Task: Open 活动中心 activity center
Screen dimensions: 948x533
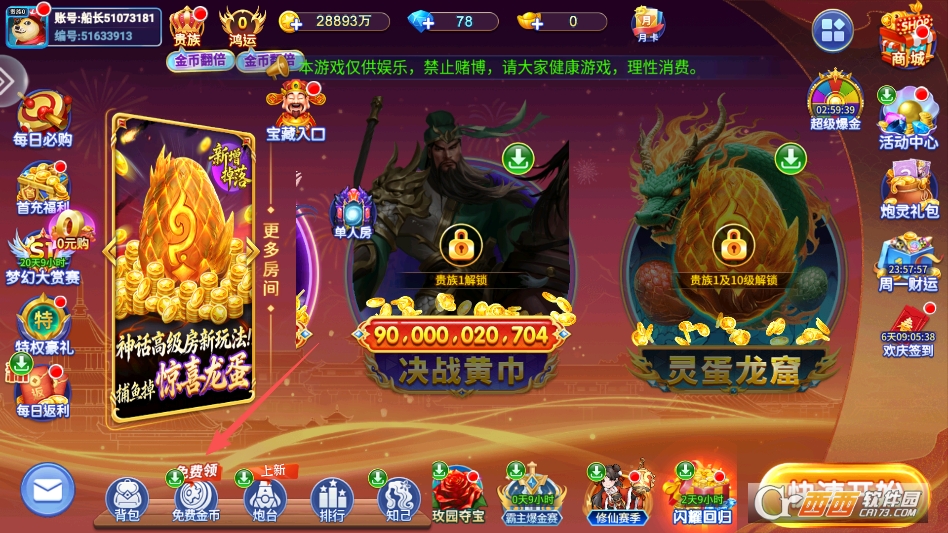Action: coord(908,120)
